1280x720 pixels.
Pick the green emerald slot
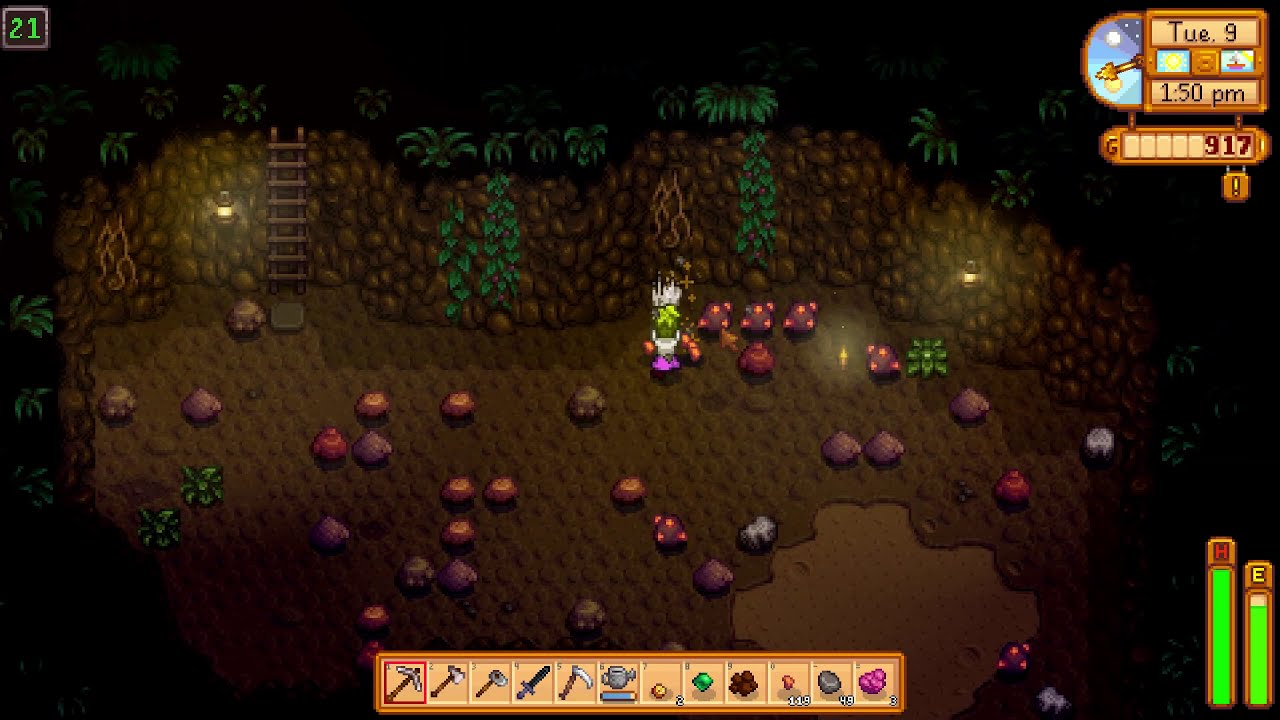(703, 683)
